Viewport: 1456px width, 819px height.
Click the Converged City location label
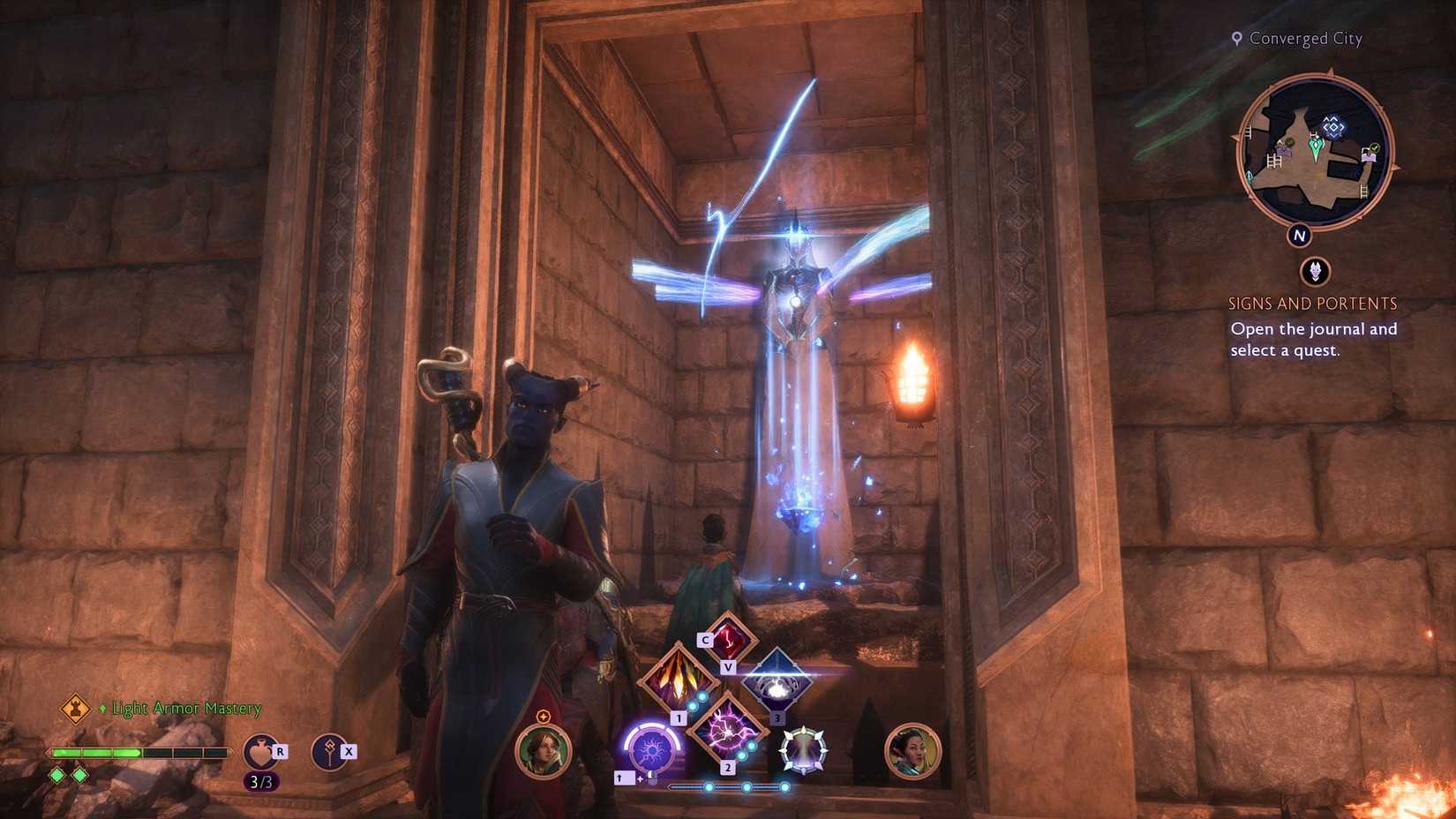tap(1305, 40)
